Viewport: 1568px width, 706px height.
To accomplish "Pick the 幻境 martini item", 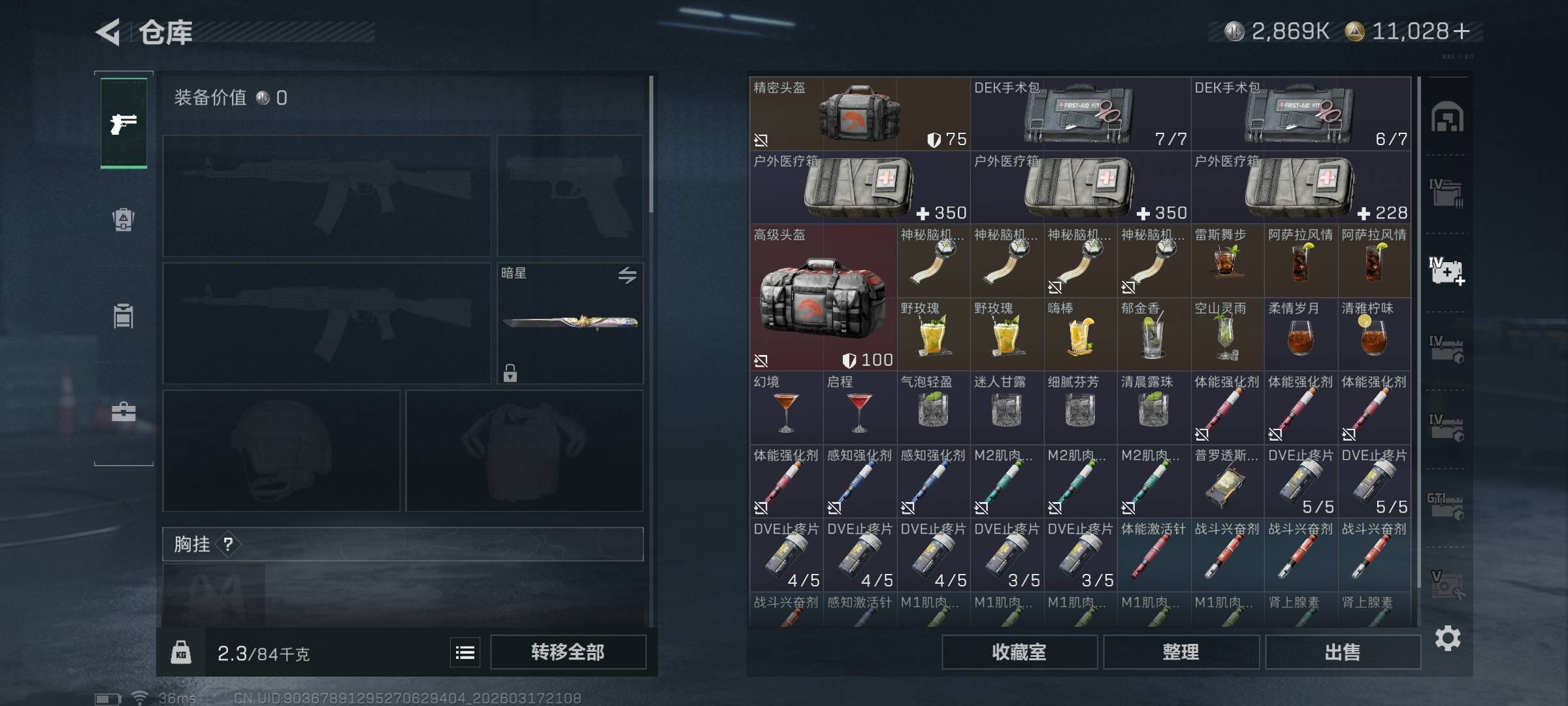I will [786, 409].
